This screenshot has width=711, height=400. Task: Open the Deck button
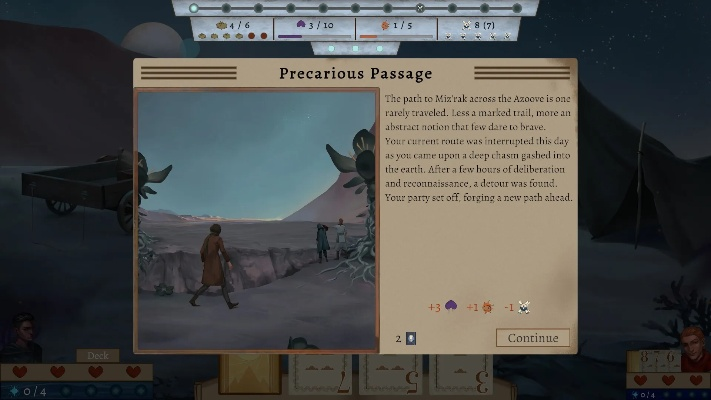97,355
